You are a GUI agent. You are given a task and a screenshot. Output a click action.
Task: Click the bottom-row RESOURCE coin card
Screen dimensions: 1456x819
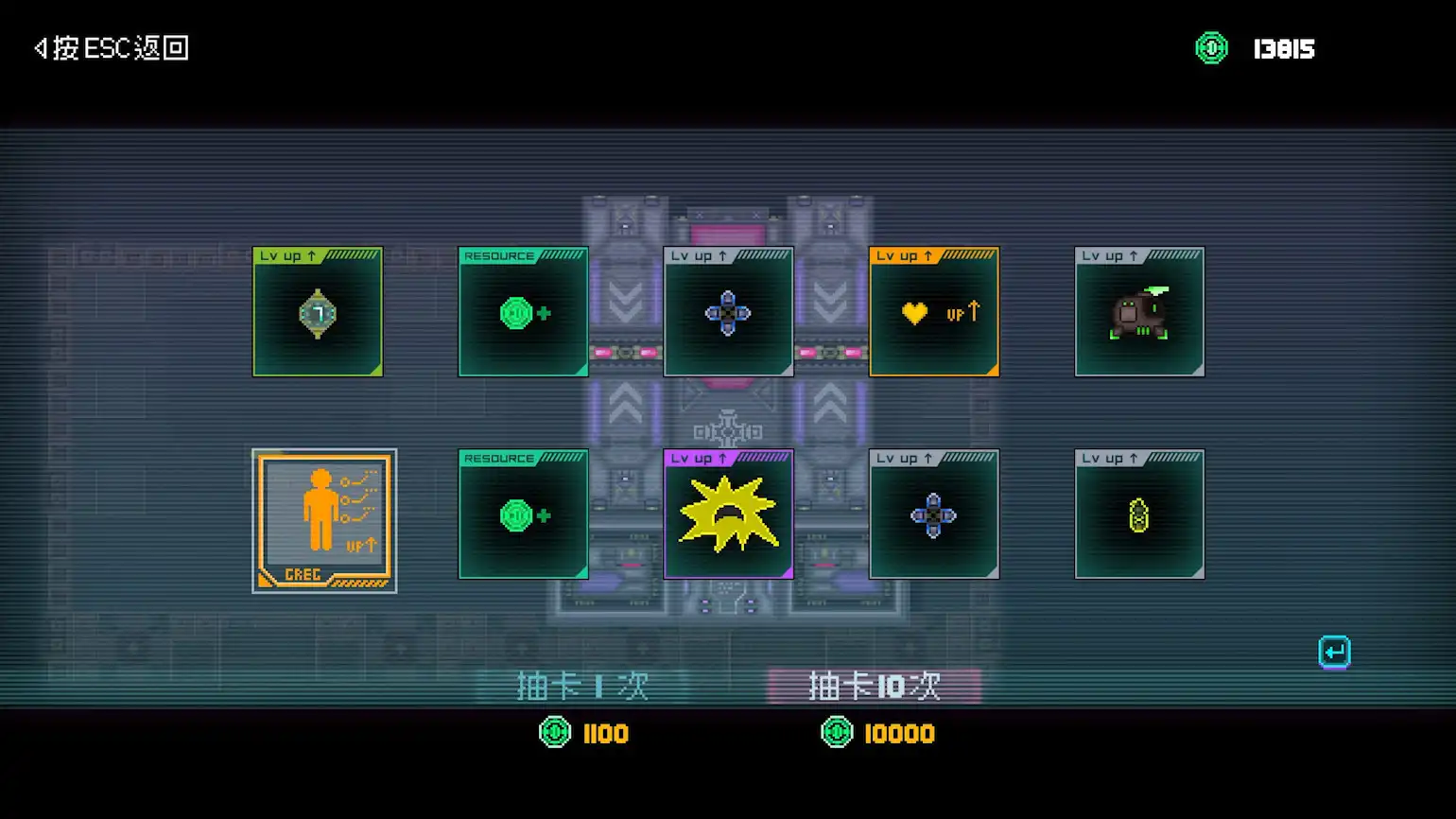[523, 514]
